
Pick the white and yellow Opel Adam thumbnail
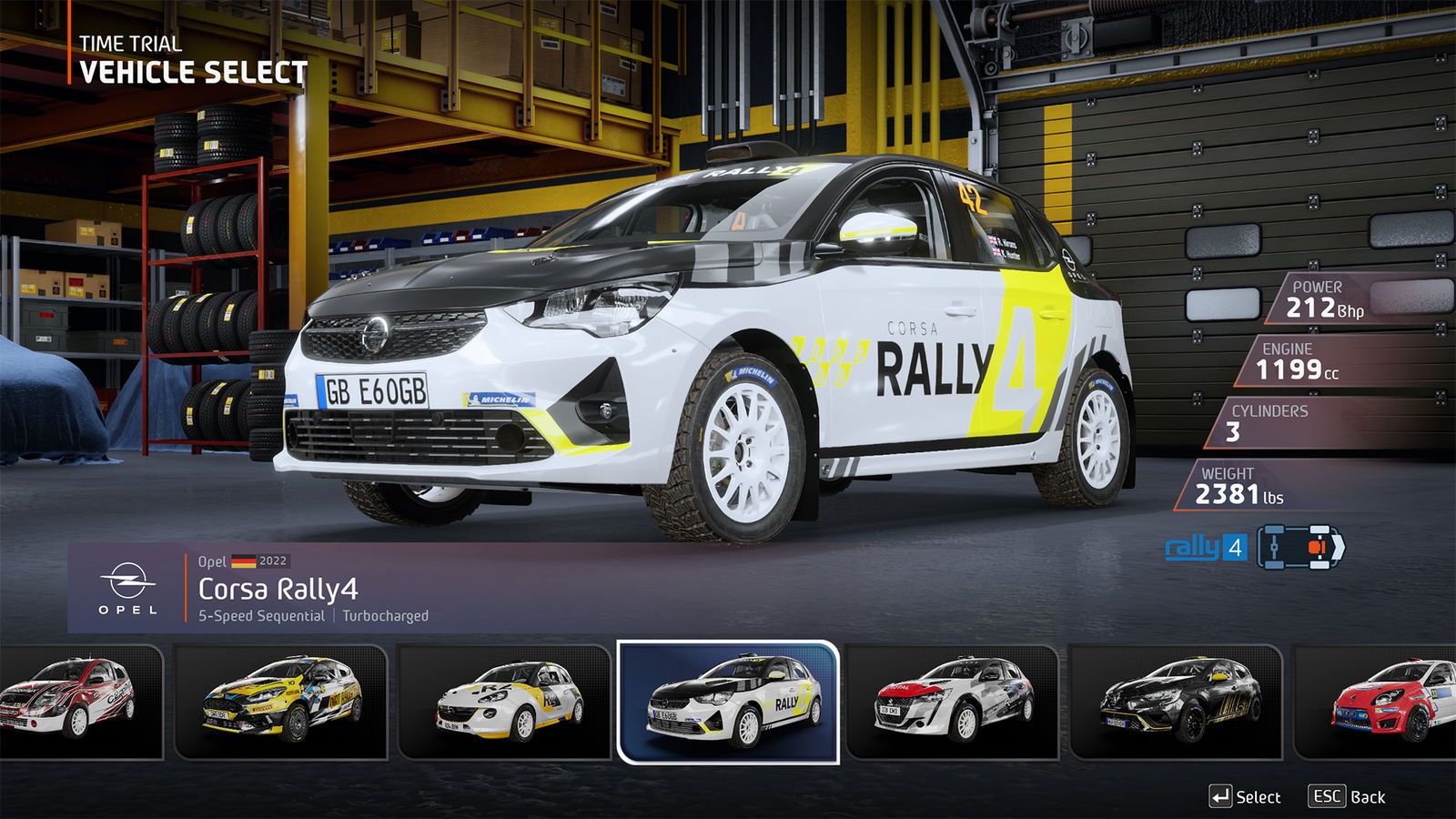point(504,702)
